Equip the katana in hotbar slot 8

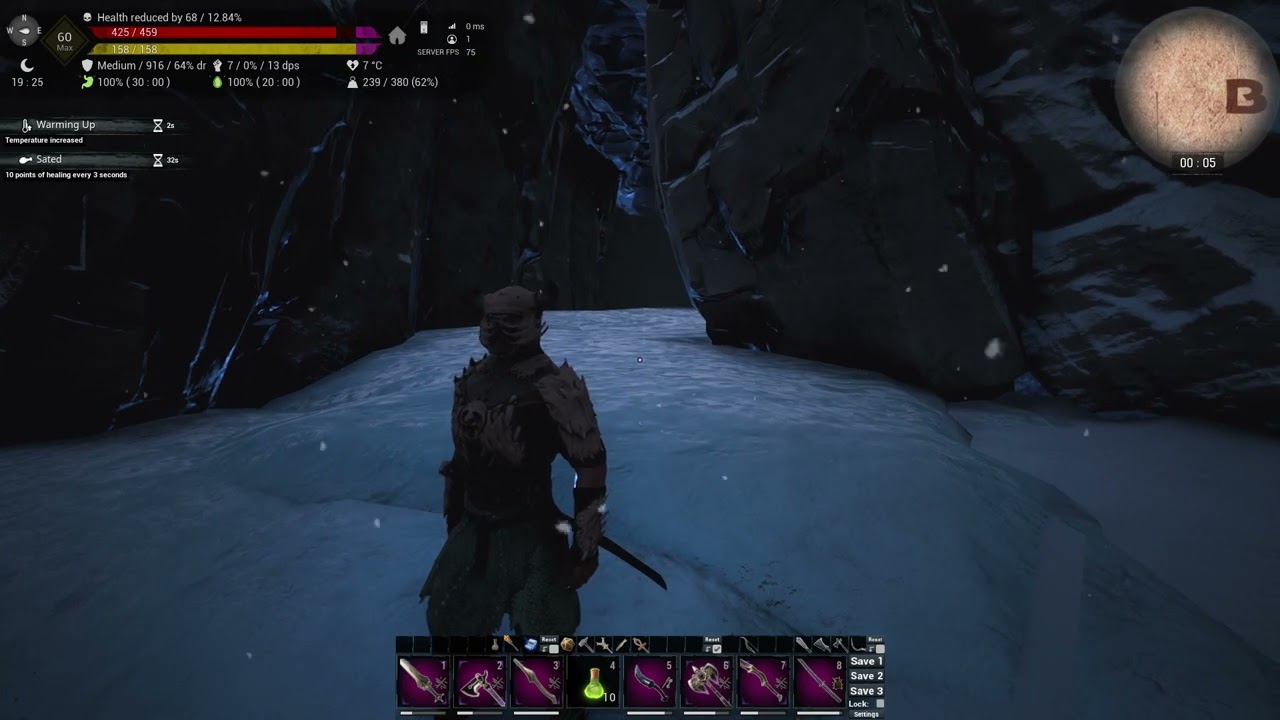(820, 682)
